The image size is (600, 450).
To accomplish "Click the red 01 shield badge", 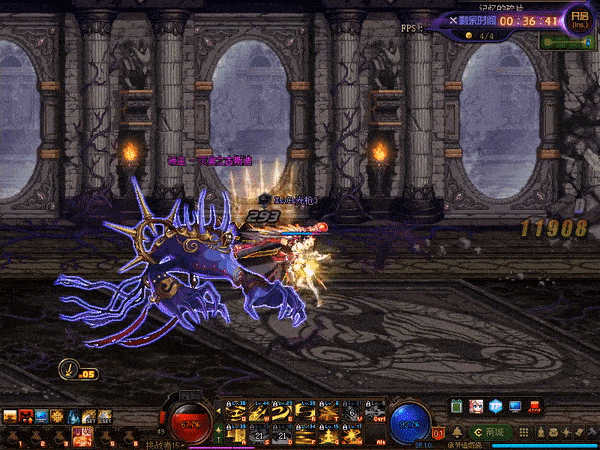I will click(x=440, y=433).
